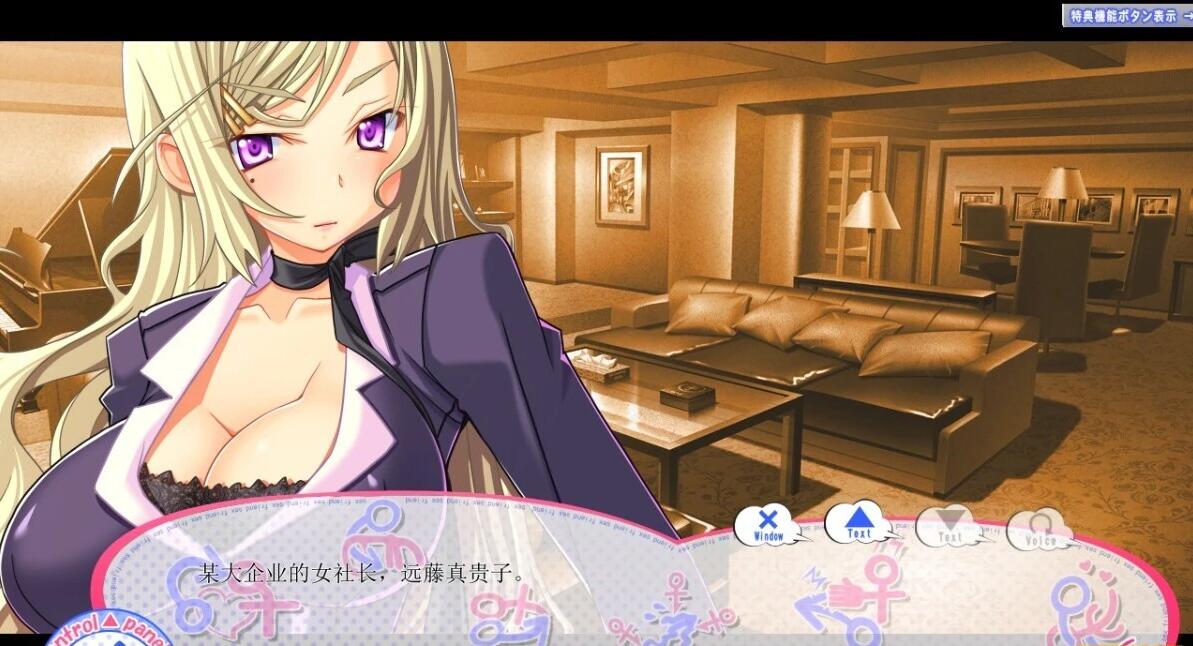The height and width of the screenshot is (646, 1193).
Task: Click the greyed down-triangle Text button
Action: click(x=951, y=525)
